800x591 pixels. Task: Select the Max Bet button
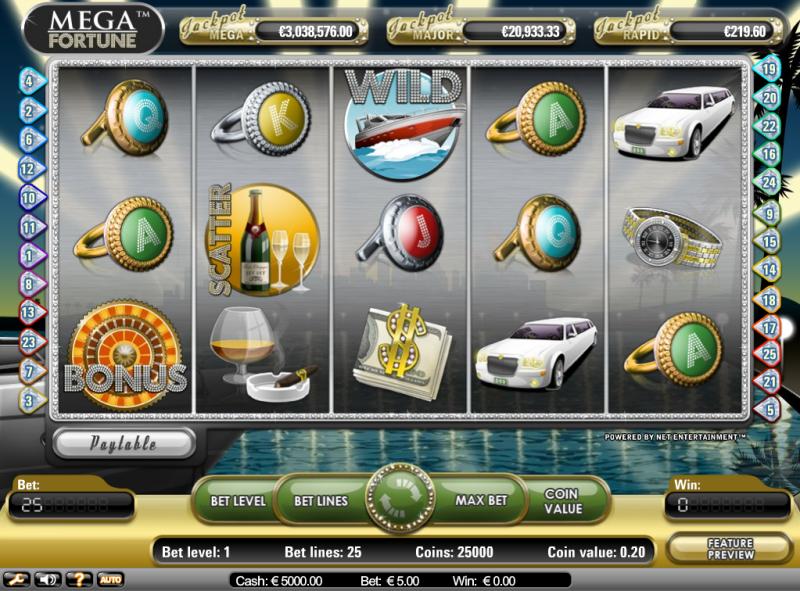[x=483, y=499]
